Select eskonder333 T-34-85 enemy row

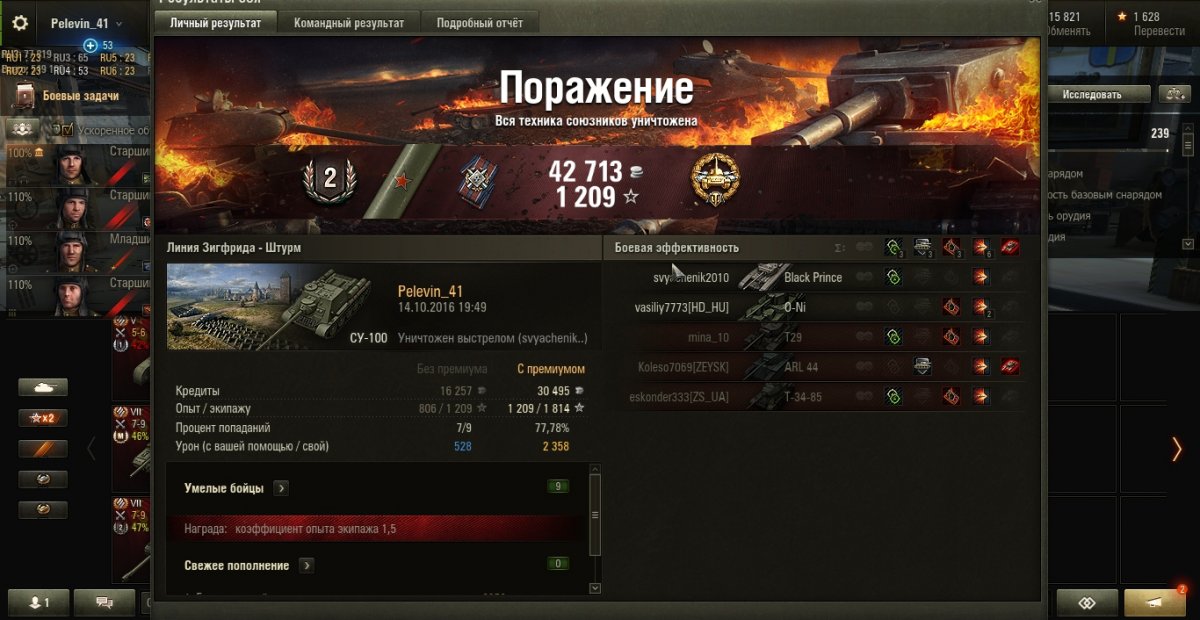point(740,397)
